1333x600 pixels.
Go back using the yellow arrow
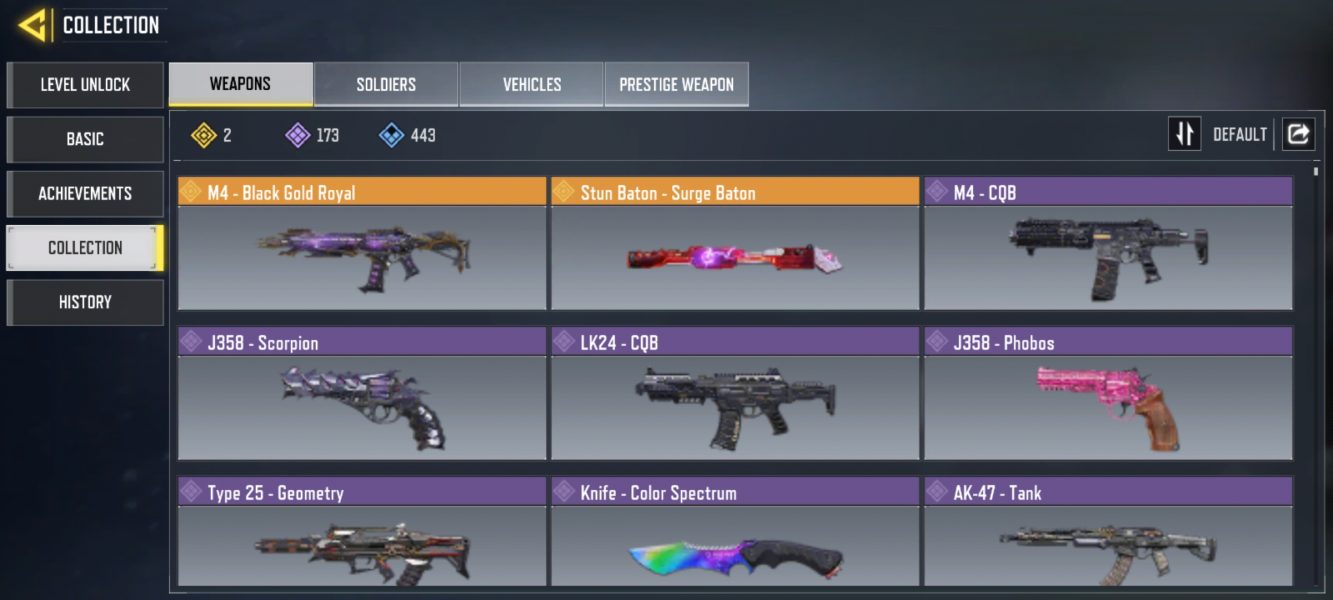pos(33,25)
